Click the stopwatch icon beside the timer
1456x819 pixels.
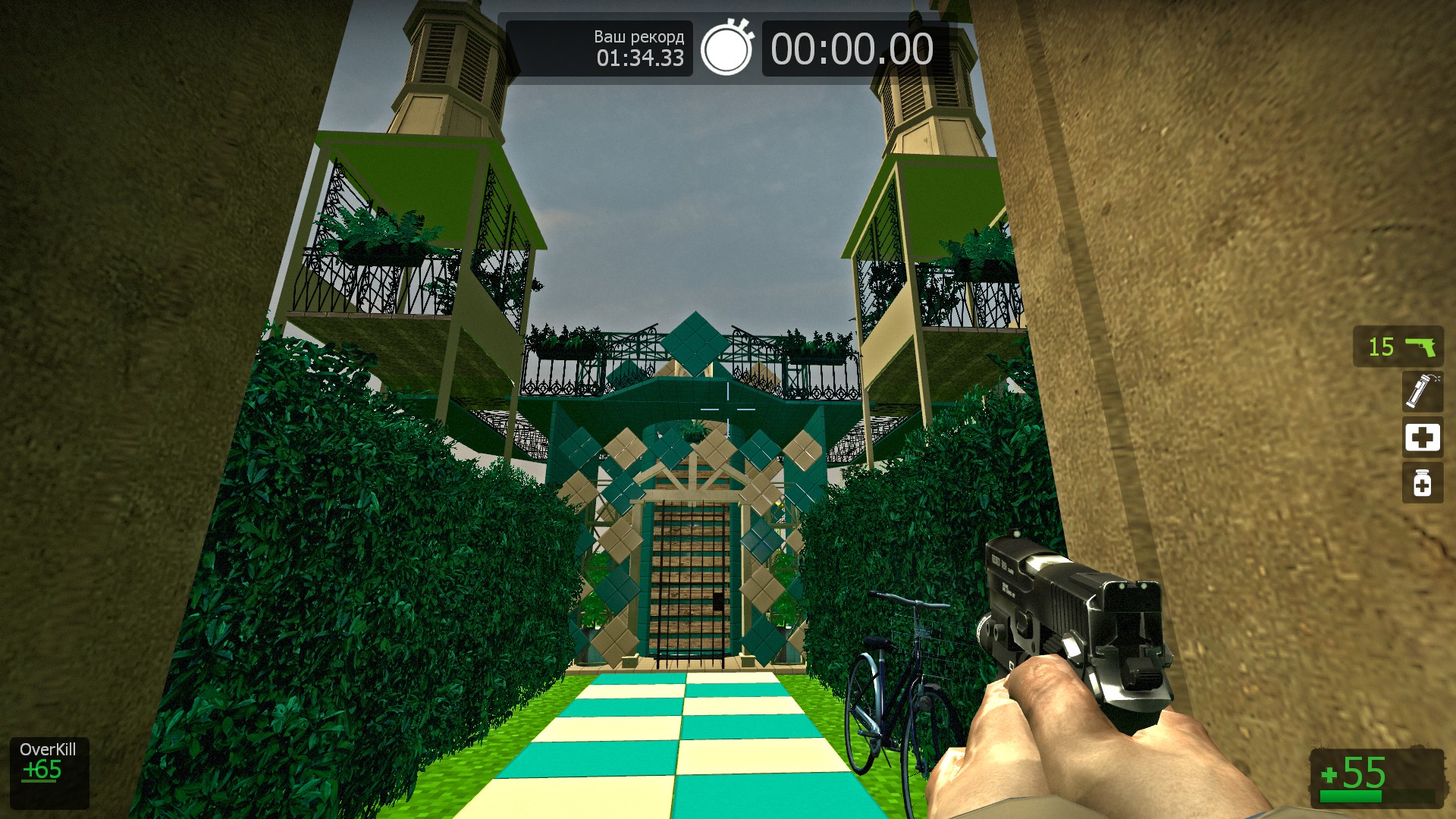click(726, 49)
